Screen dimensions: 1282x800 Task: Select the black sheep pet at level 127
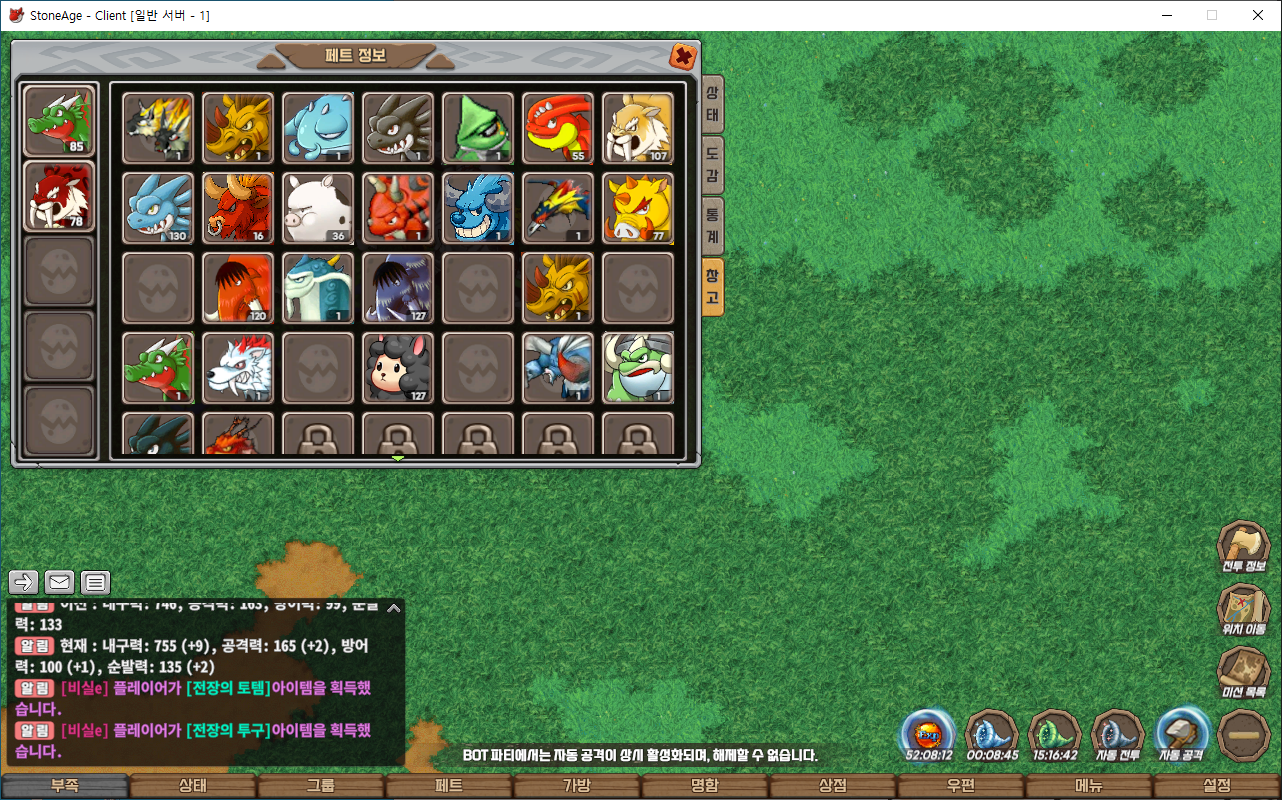[x=398, y=367]
